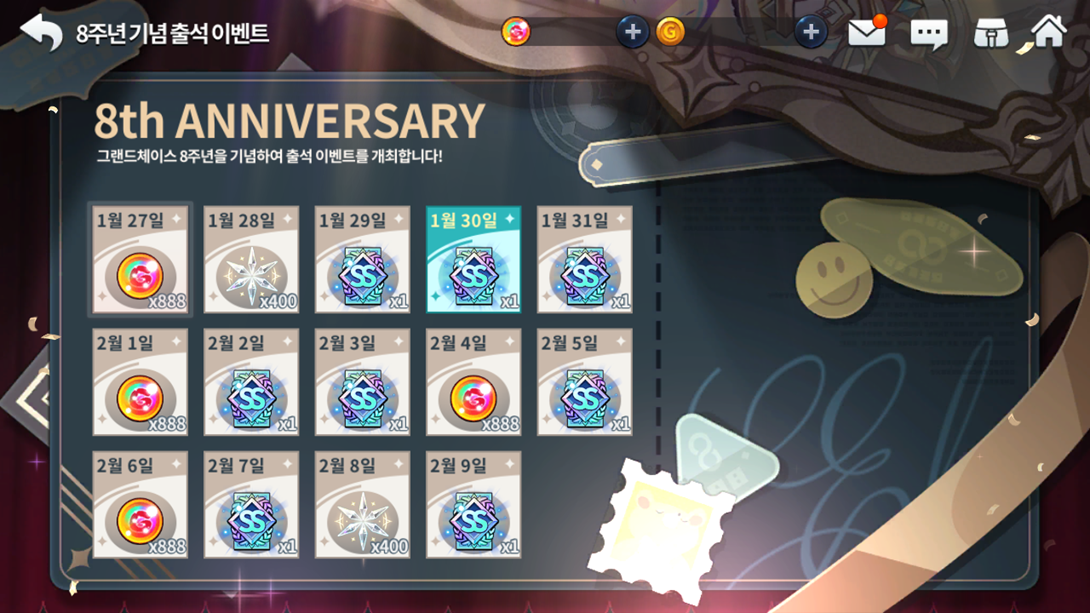Pick the 2월 6일 gem reward tile

coord(140,504)
